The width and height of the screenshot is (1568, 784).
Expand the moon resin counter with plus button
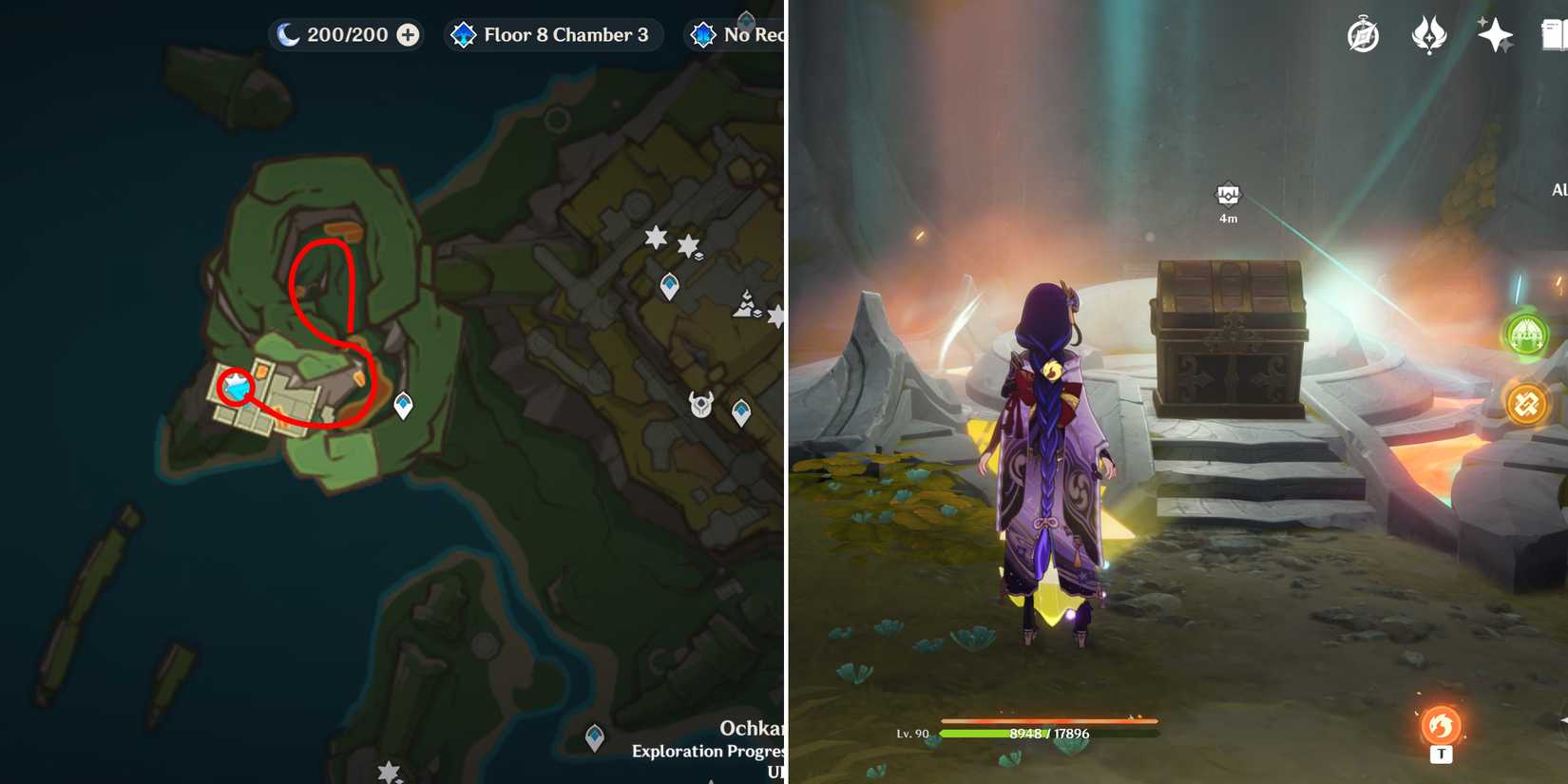click(408, 34)
